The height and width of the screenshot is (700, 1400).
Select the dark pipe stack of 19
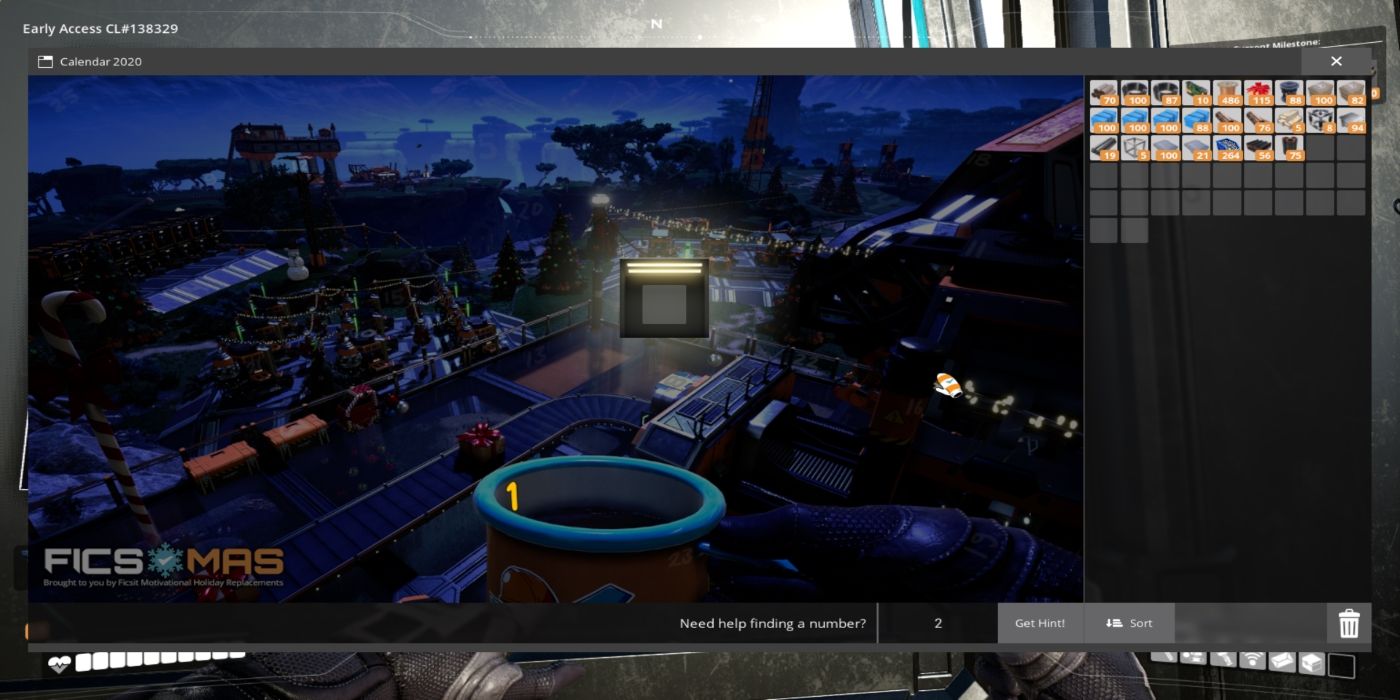1104,148
